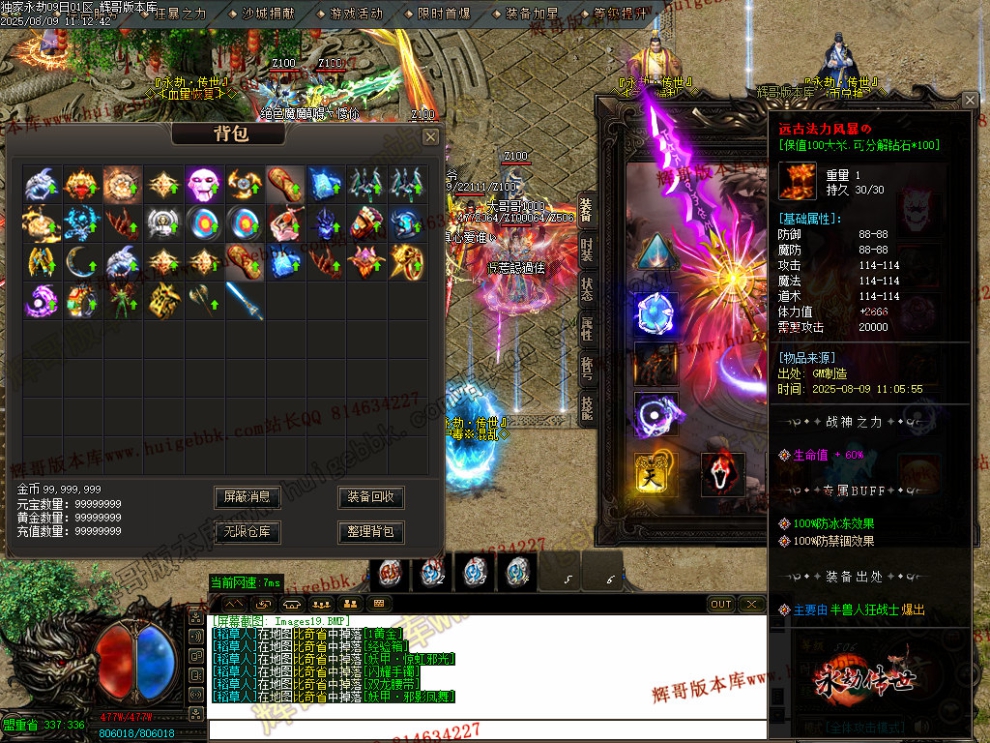Click the OUT button above the chat
This screenshot has height=743, width=990.
721,604
